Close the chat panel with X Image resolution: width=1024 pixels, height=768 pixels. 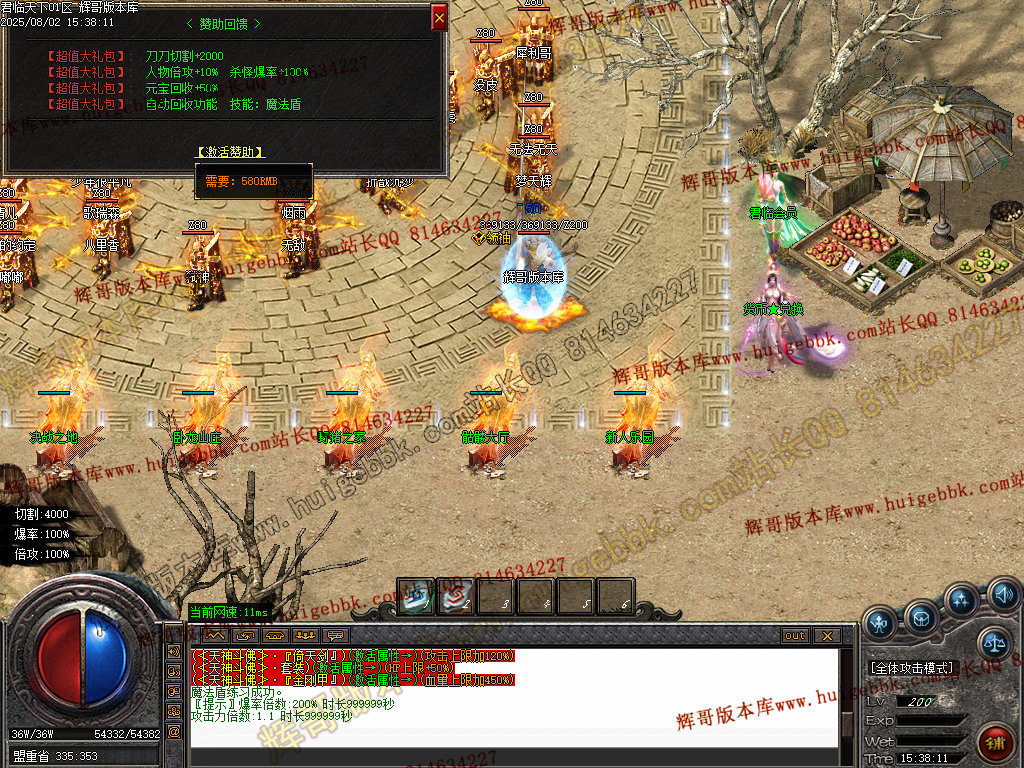pos(826,635)
